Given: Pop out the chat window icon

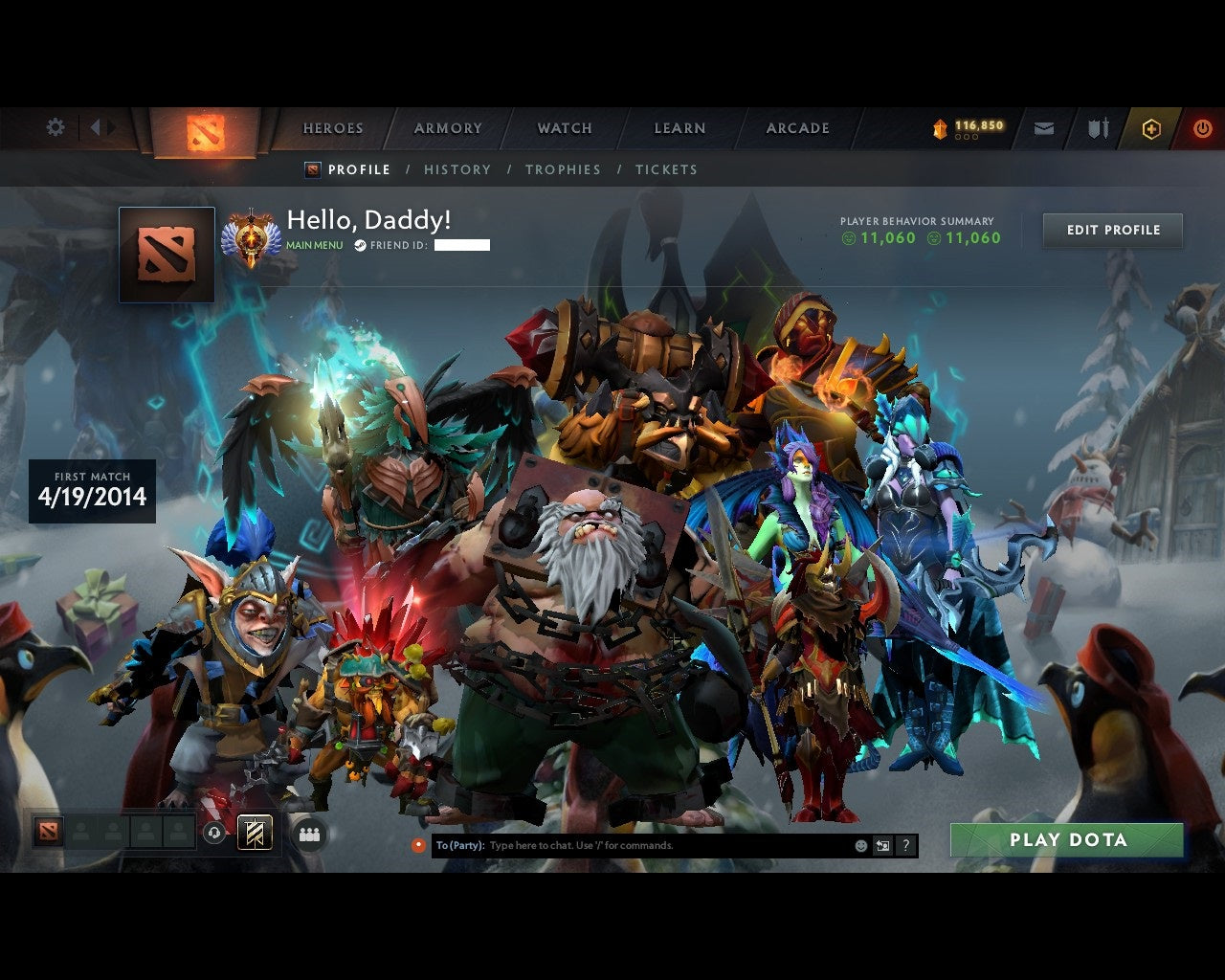Looking at the screenshot, I should click(882, 845).
